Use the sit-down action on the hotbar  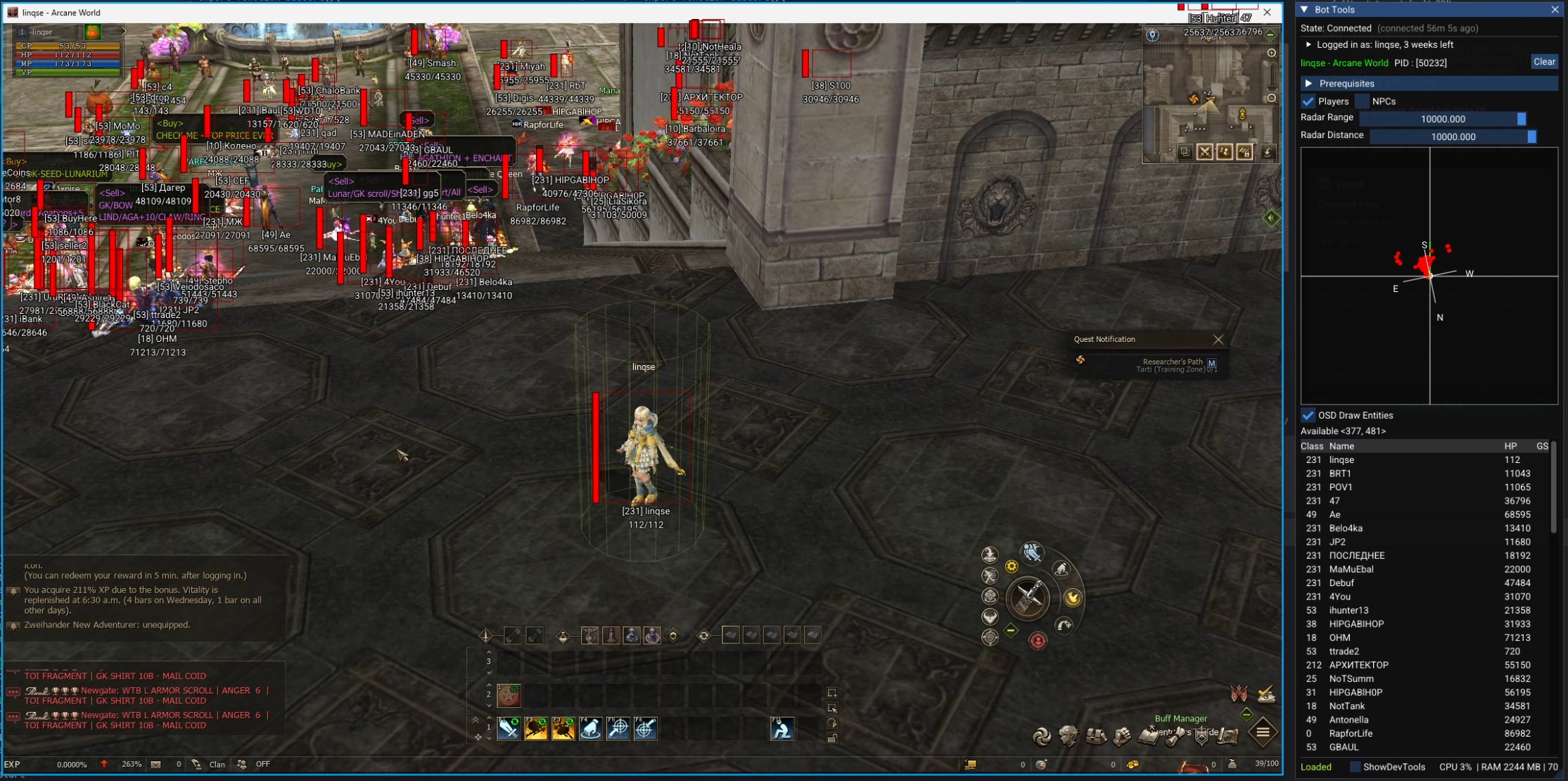(782, 729)
